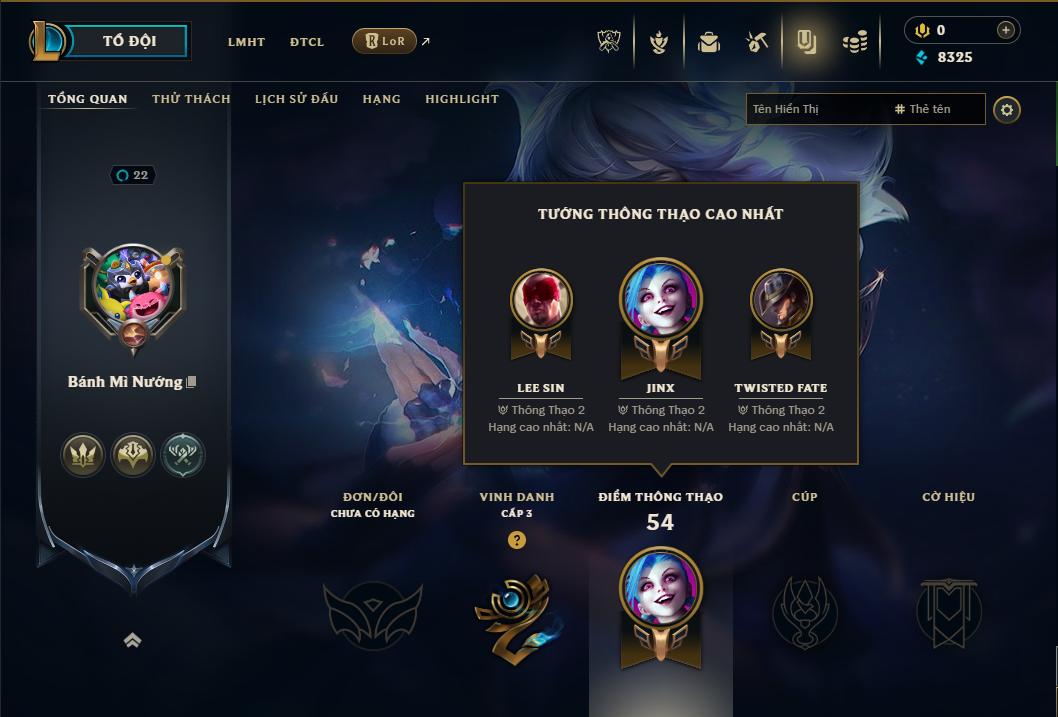Open the THỬ THÁCH tab
The image size is (1058, 717).
coord(191,99)
